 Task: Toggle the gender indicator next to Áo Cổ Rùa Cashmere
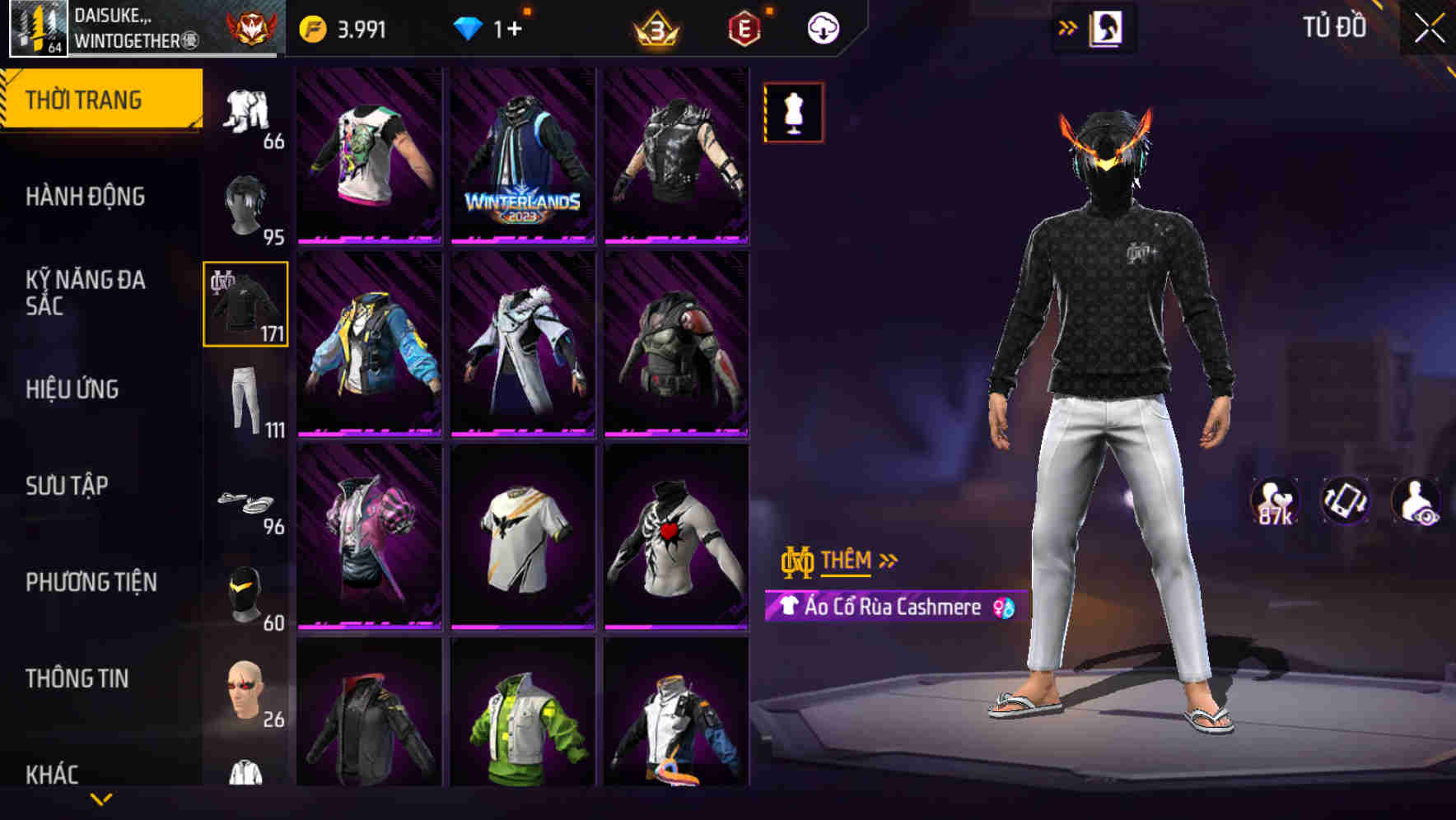click(x=1004, y=608)
